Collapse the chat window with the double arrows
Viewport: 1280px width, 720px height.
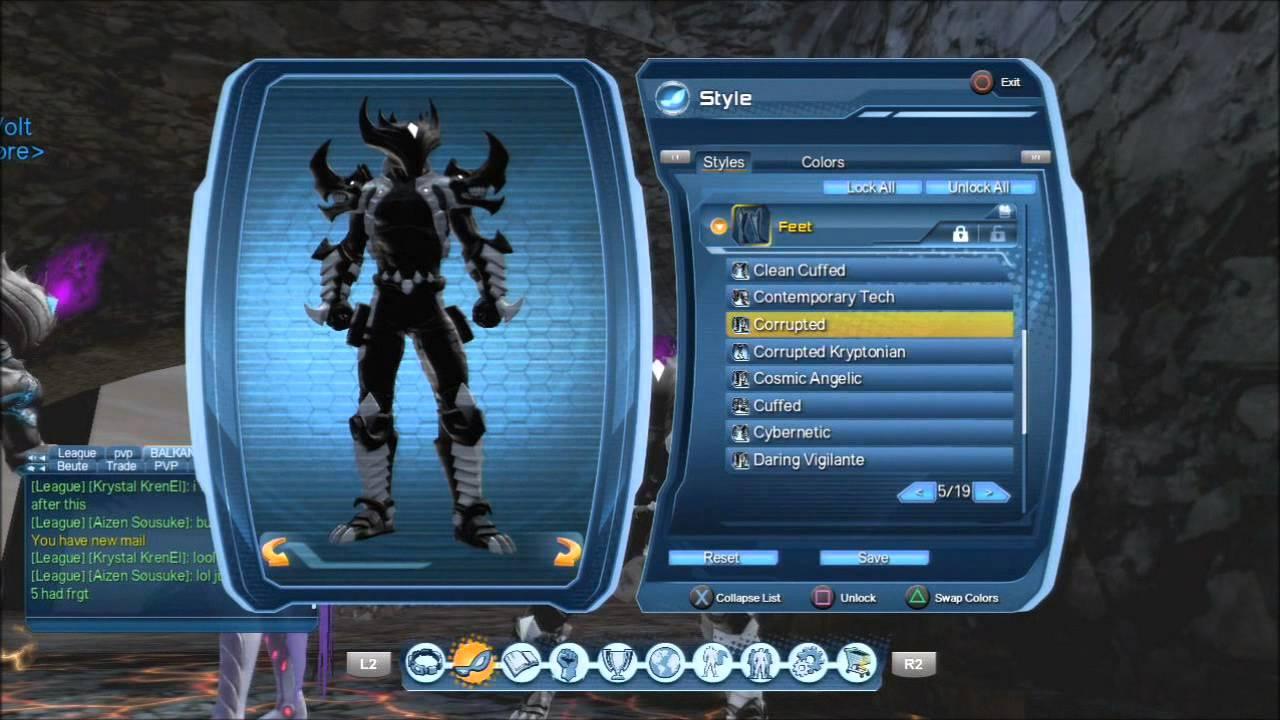click(36, 459)
